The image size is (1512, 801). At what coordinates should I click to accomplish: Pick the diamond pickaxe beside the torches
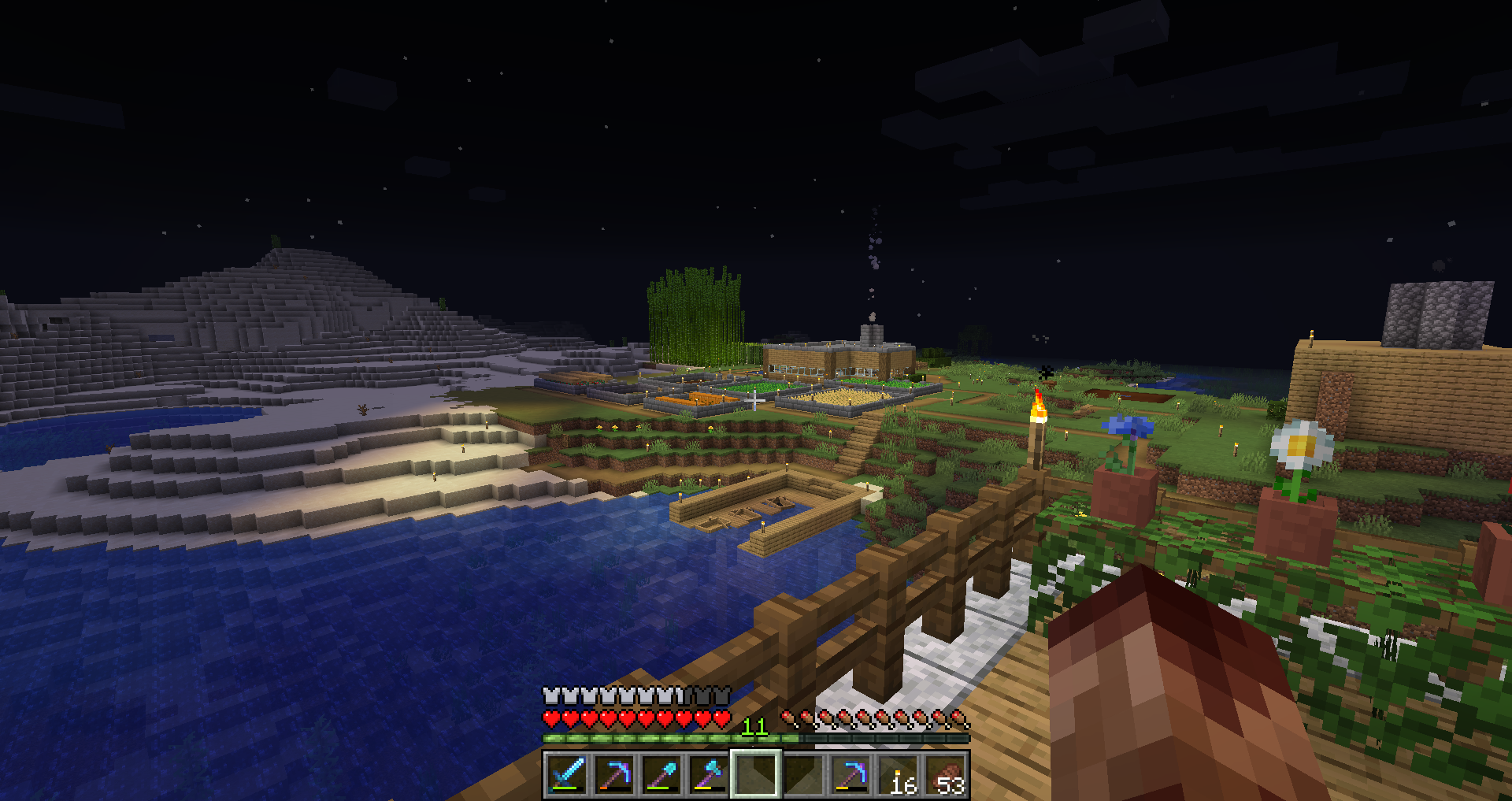pyautogui.click(x=850, y=774)
